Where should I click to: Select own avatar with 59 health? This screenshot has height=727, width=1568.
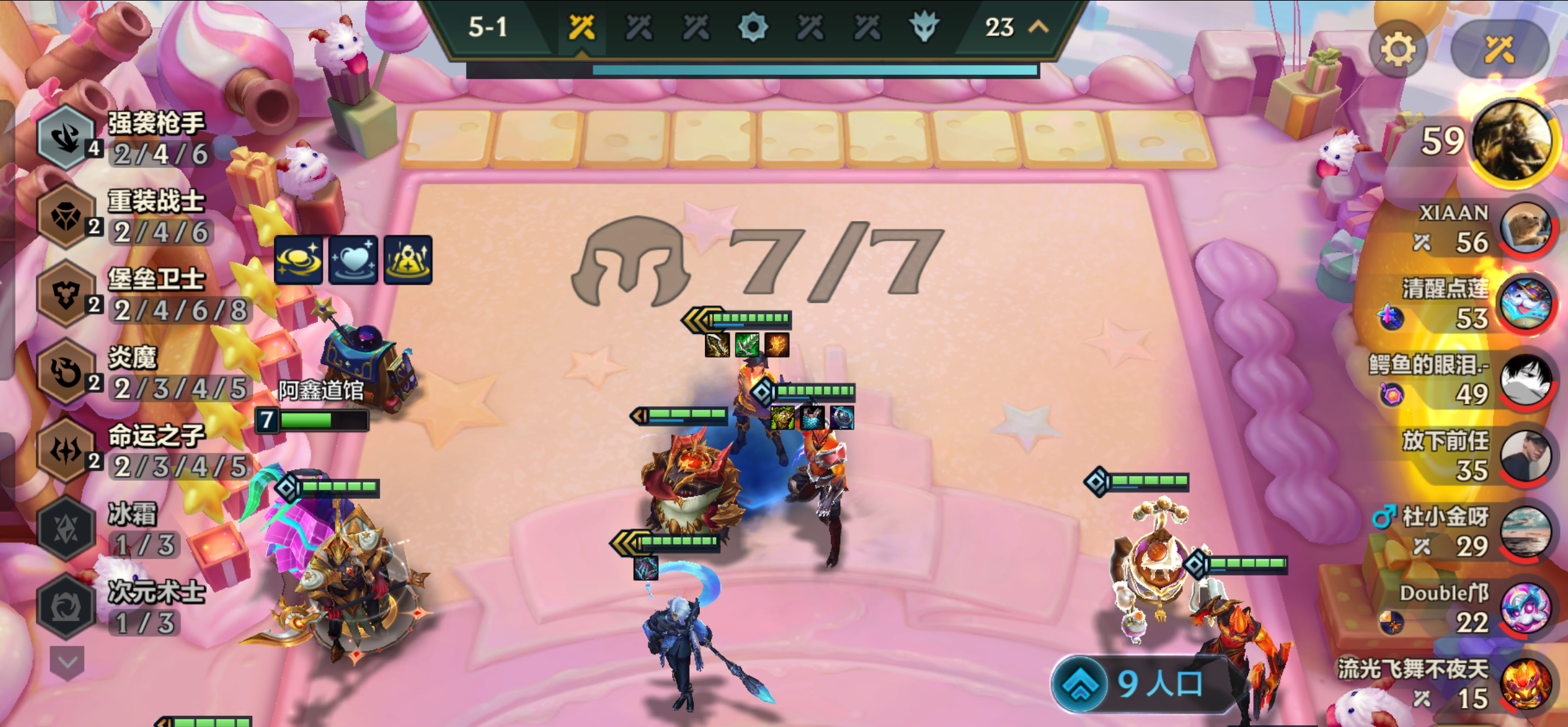(1511, 141)
